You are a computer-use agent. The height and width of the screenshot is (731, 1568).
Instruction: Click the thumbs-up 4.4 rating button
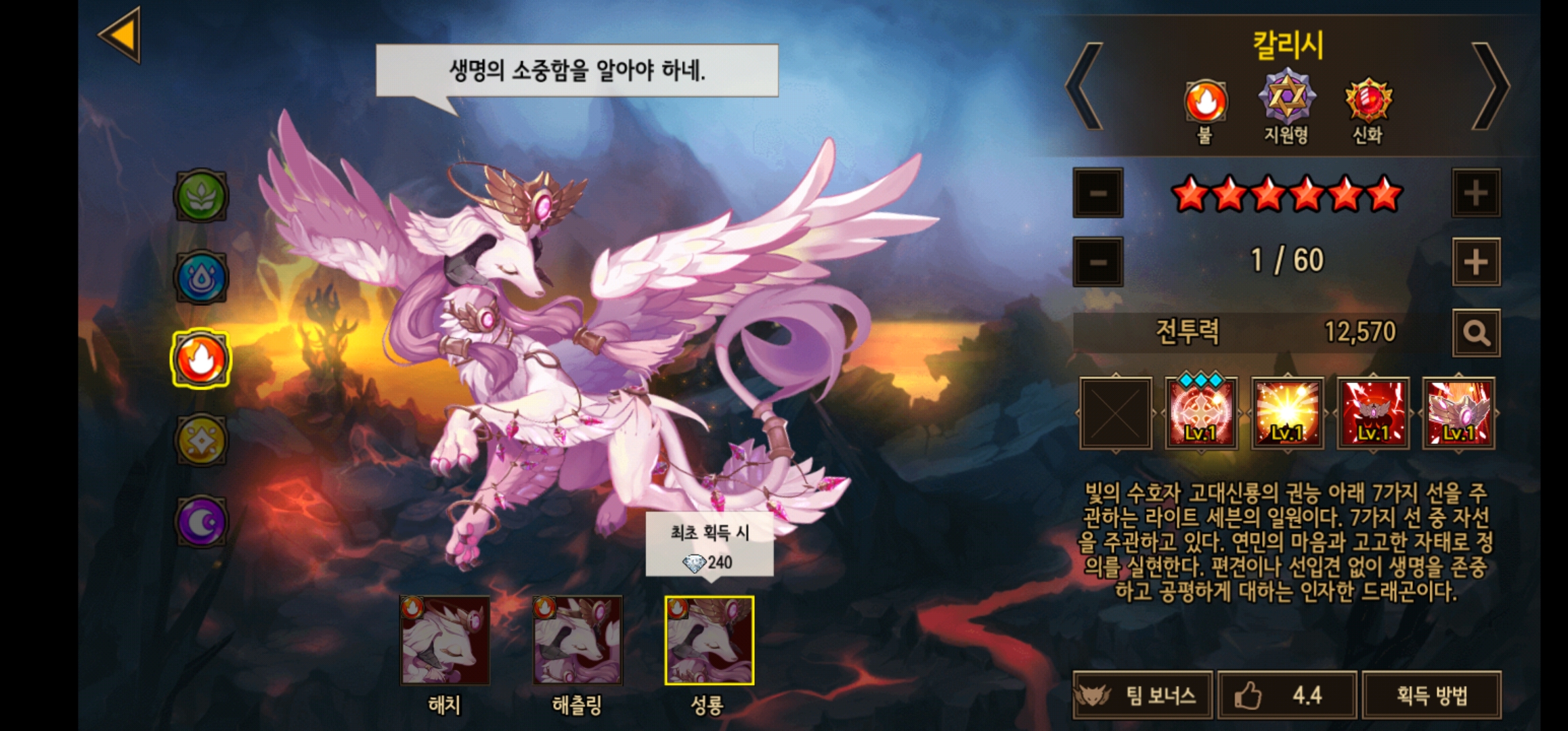[x=1287, y=695]
